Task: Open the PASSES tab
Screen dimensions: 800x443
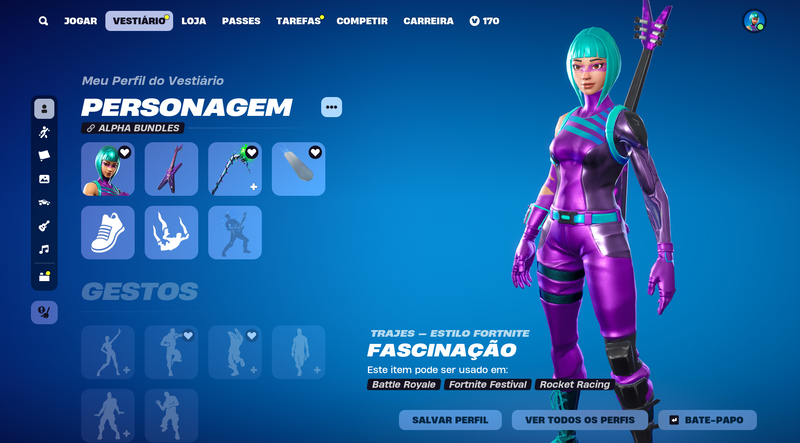Action: click(x=241, y=21)
